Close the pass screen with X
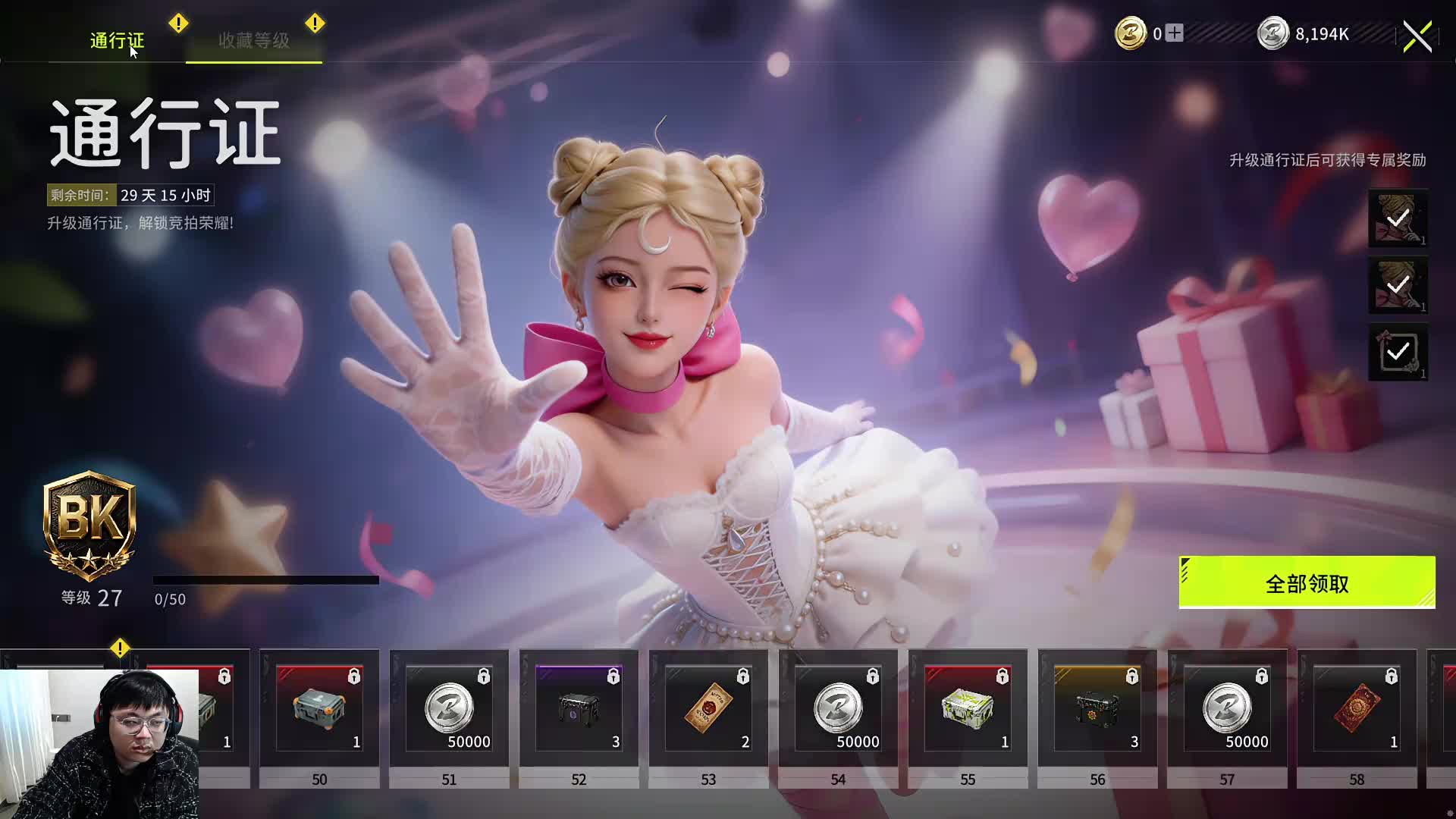The image size is (1456, 819). [1417, 36]
